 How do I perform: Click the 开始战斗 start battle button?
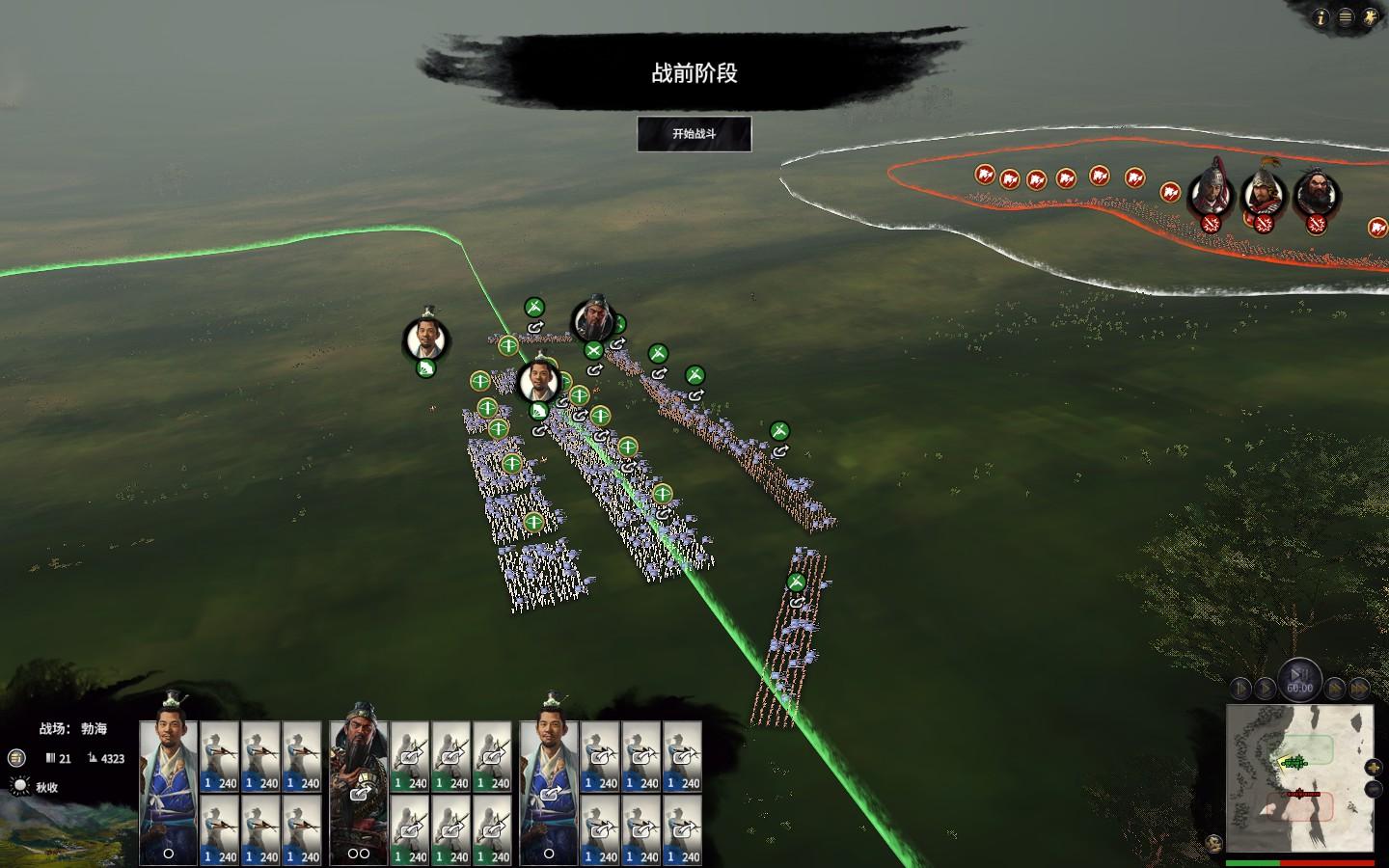(x=694, y=134)
